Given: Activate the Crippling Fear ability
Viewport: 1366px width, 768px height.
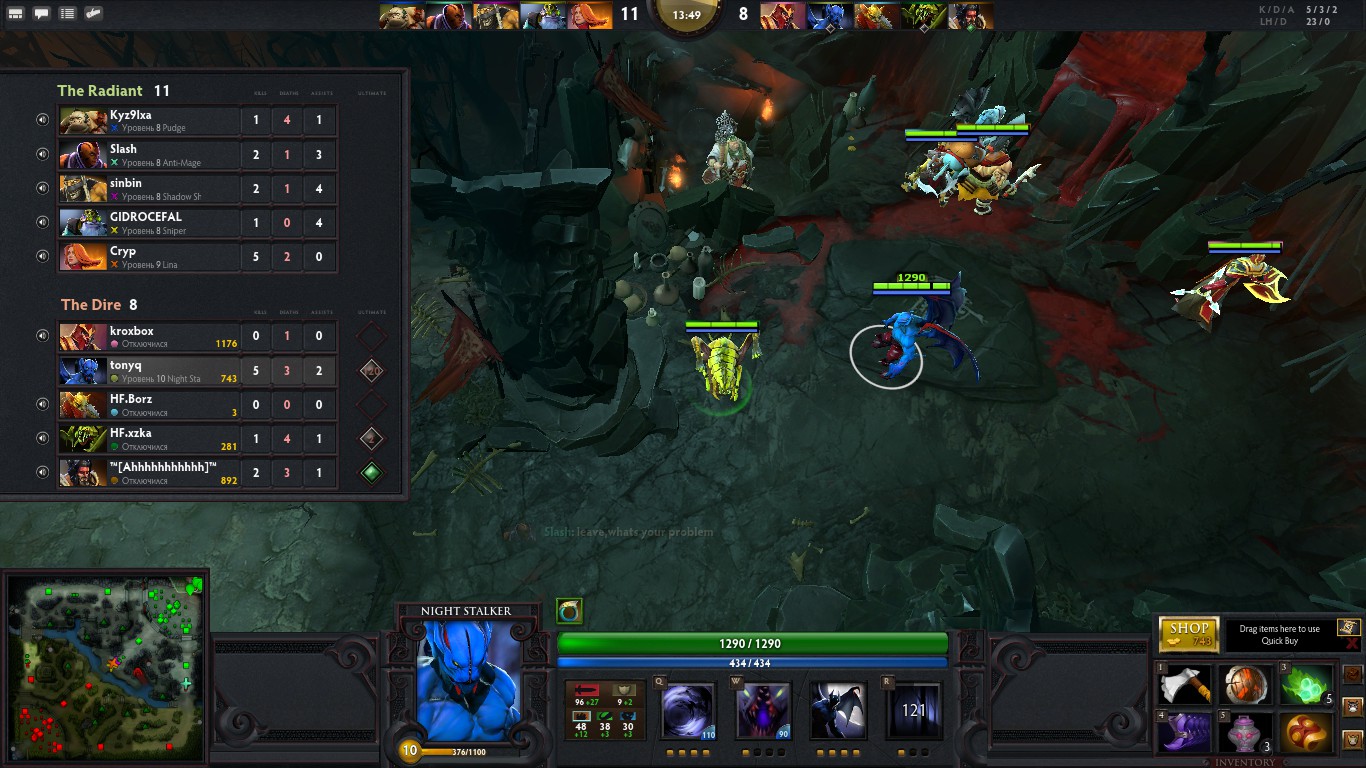Looking at the screenshot, I should pyautogui.click(x=763, y=711).
